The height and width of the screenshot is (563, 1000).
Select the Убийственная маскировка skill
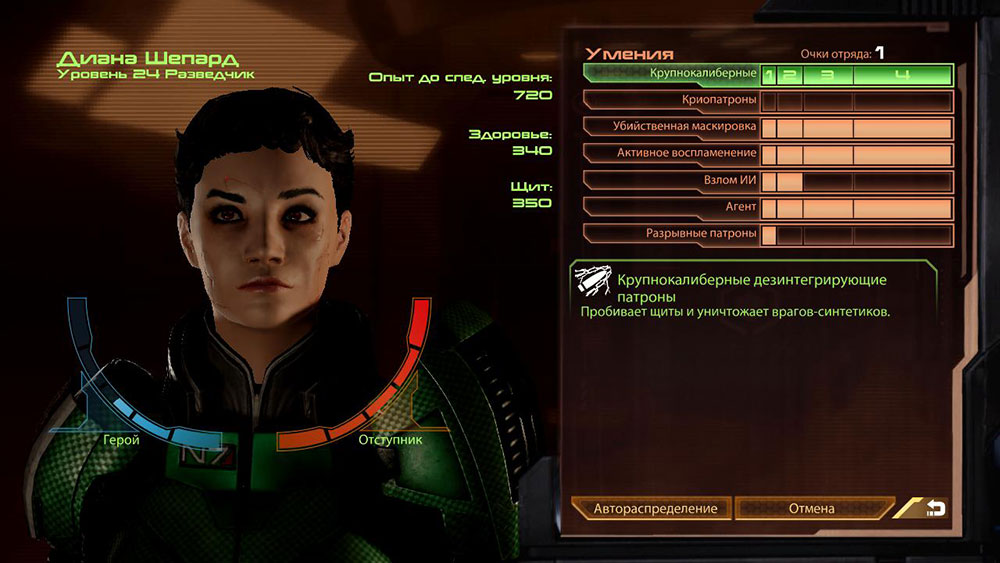(x=685, y=127)
